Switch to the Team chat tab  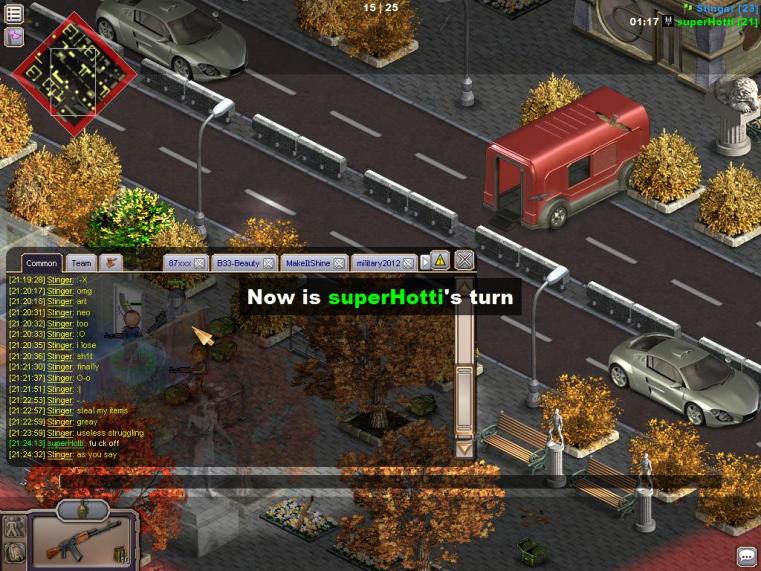[x=81, y=263]
